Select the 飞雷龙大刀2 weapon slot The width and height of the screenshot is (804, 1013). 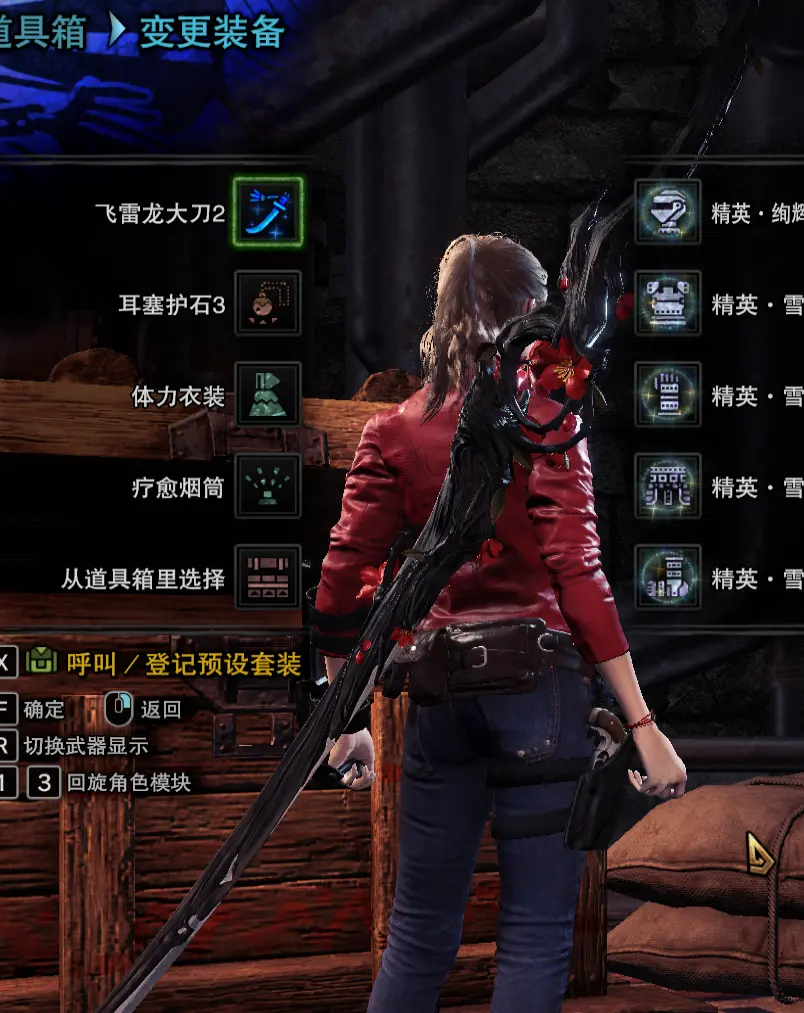(x=268, y=212)
